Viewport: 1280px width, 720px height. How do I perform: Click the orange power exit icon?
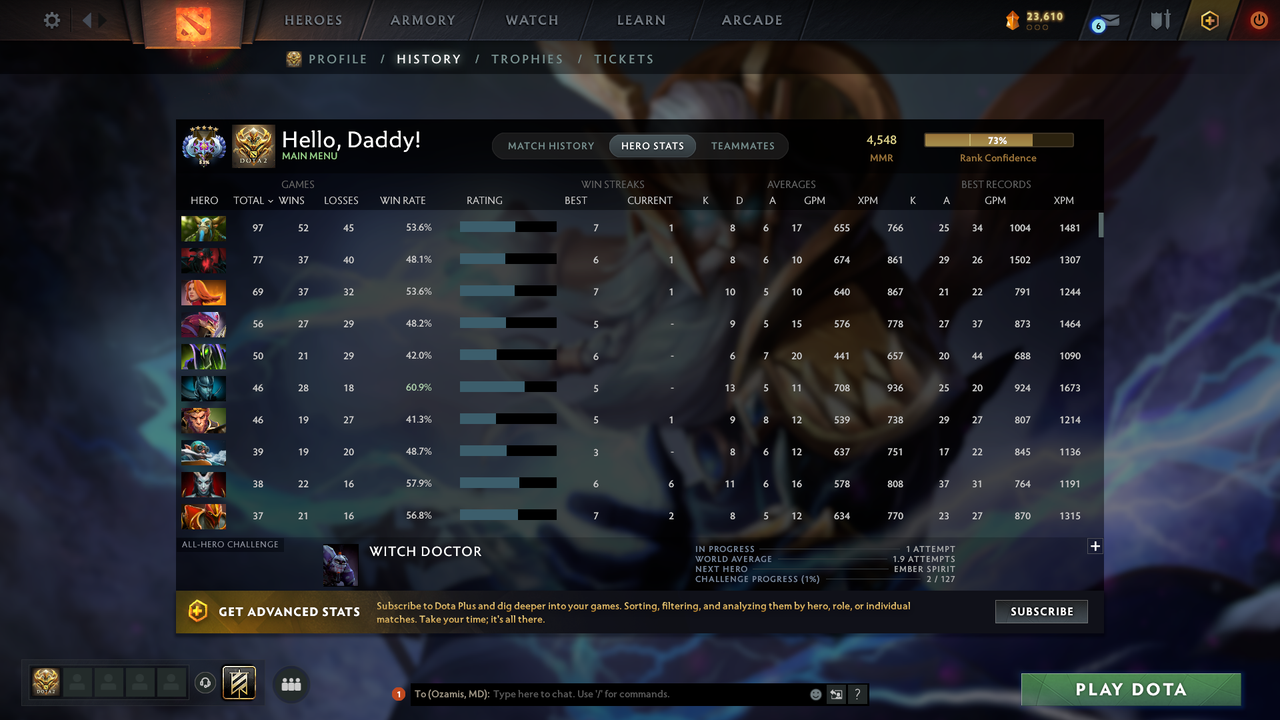1258,19
